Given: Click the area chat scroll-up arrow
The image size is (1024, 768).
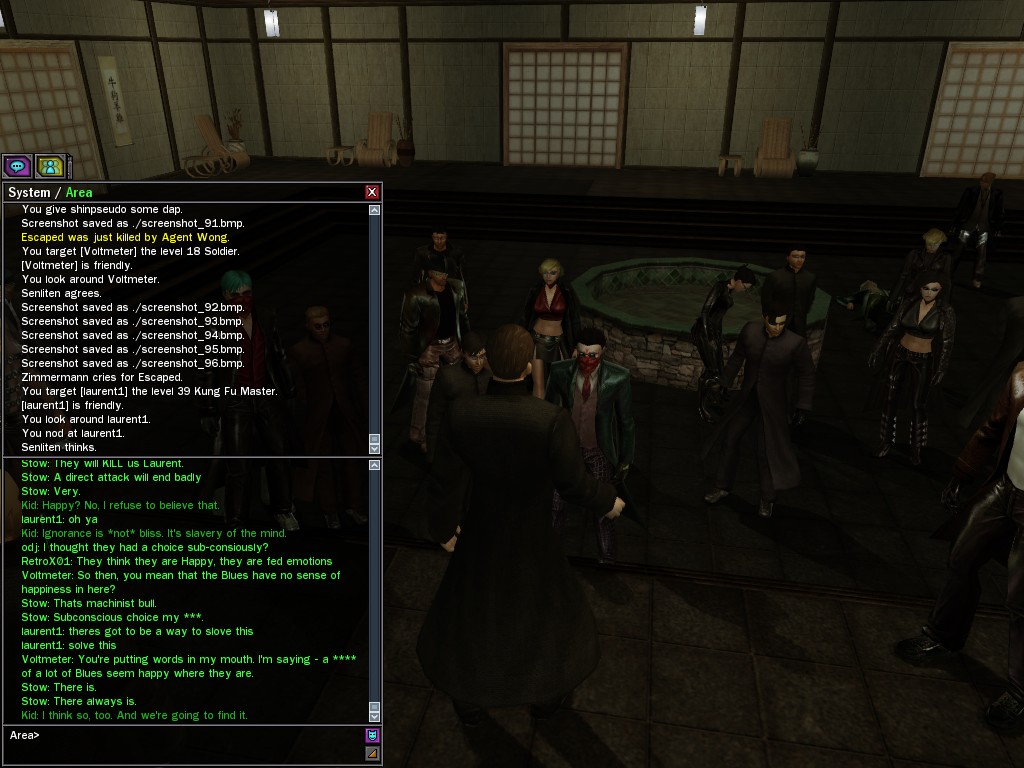Looking at the screenshot, I should (x=375, y=464).
